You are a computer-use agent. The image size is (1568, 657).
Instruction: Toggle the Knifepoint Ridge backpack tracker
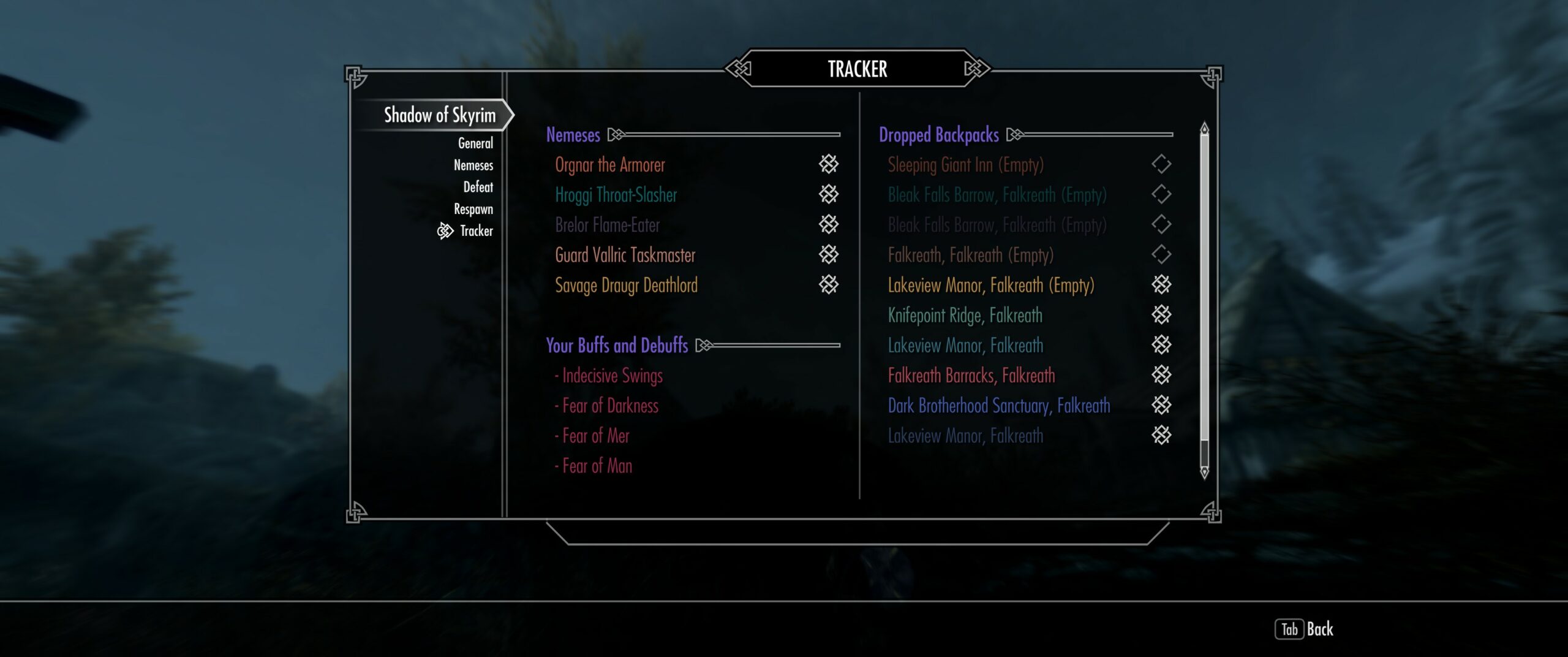coord(1161,314)
